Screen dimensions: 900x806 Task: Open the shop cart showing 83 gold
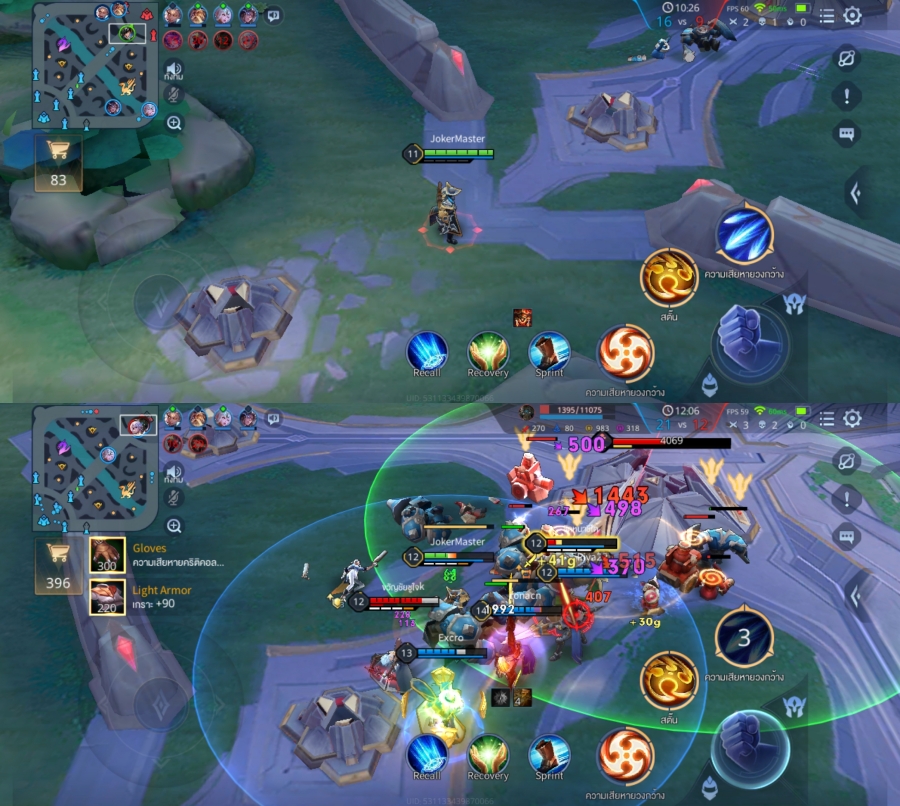(58, 164)
